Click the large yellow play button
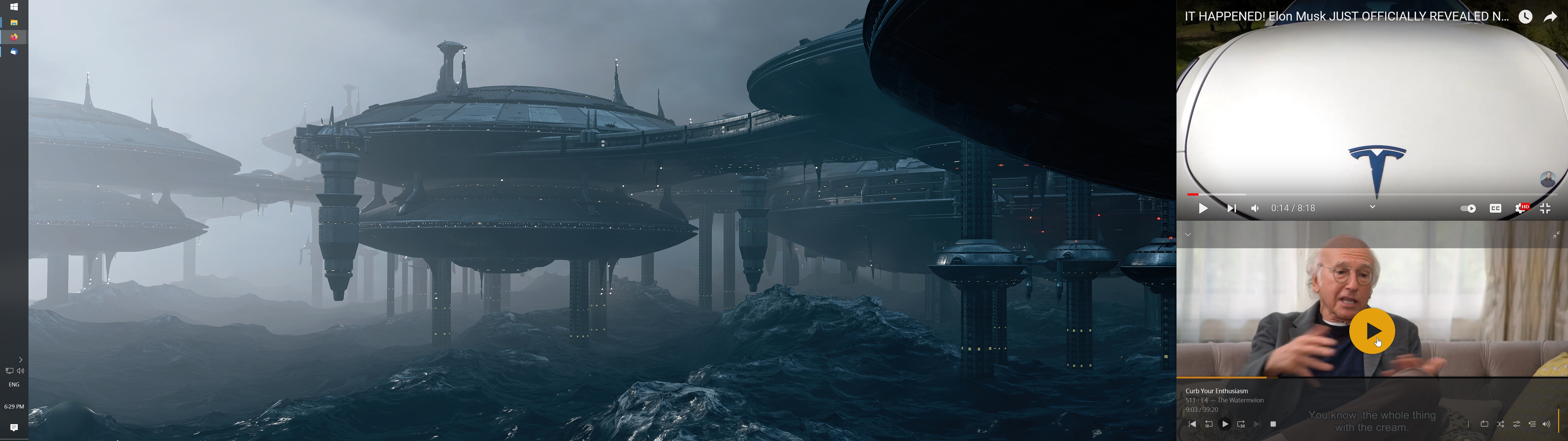 pyautogui.click(x=1371, y=331)
